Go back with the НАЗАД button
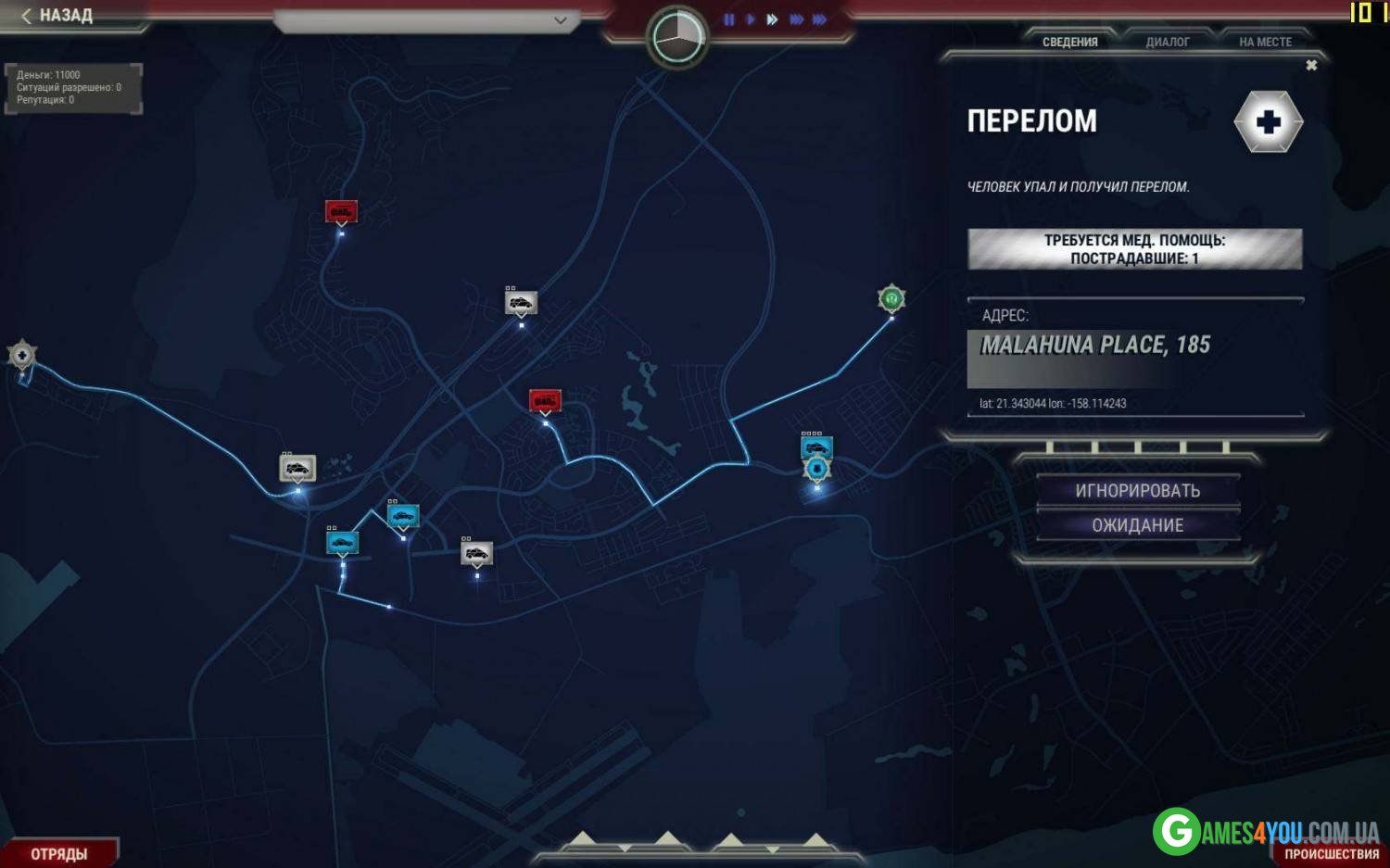 [57, 16]
